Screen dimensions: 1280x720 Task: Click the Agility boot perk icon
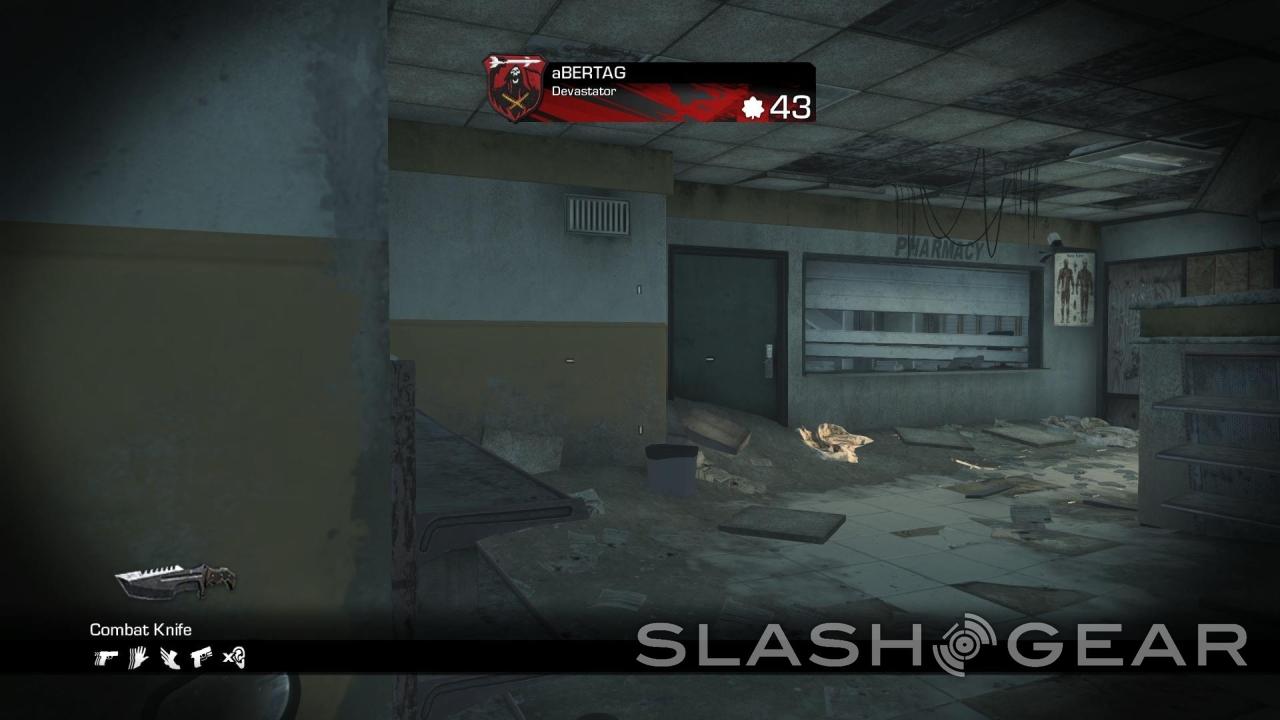tap(169, 658)
